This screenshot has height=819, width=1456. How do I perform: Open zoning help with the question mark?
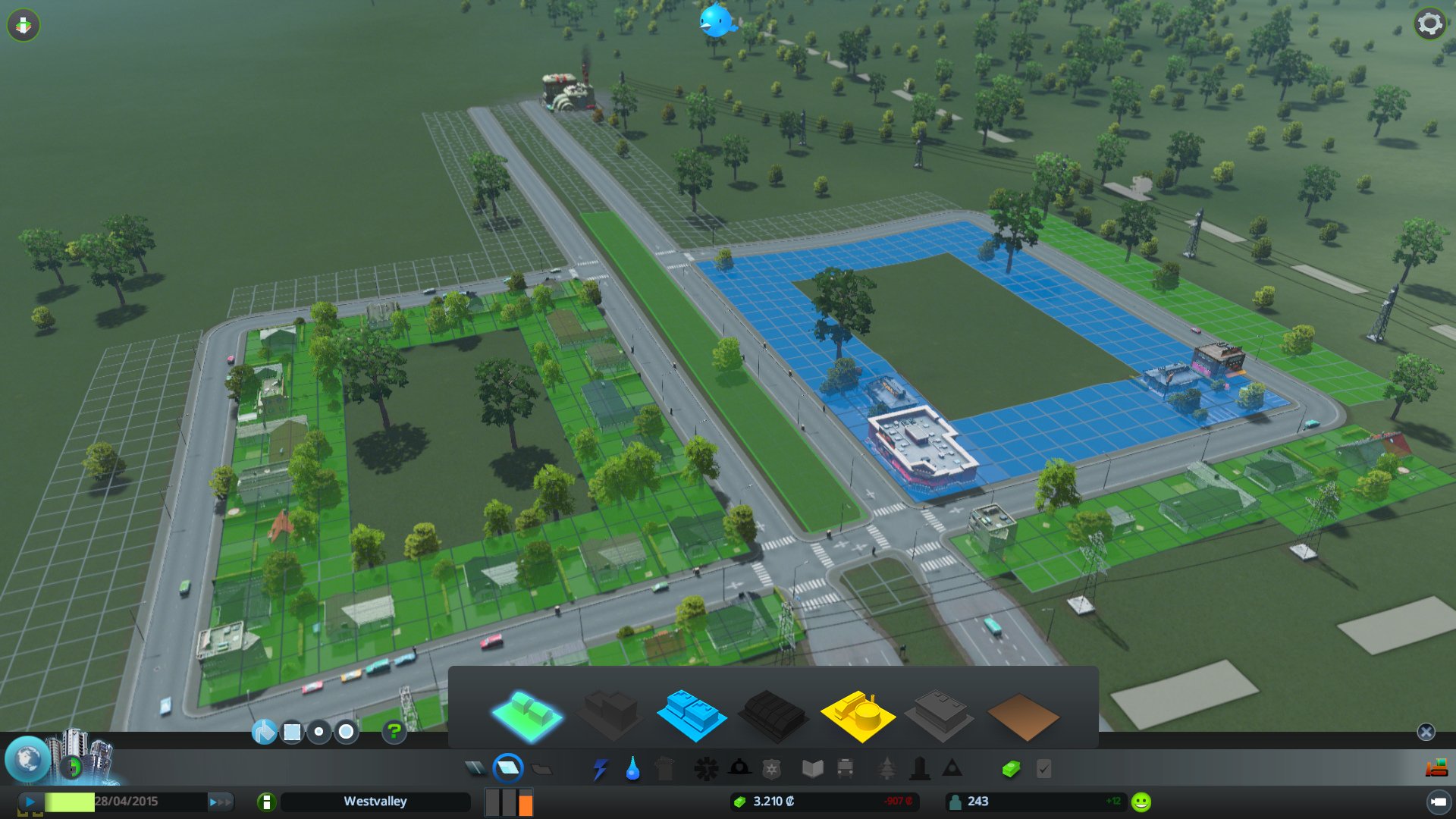393,733
